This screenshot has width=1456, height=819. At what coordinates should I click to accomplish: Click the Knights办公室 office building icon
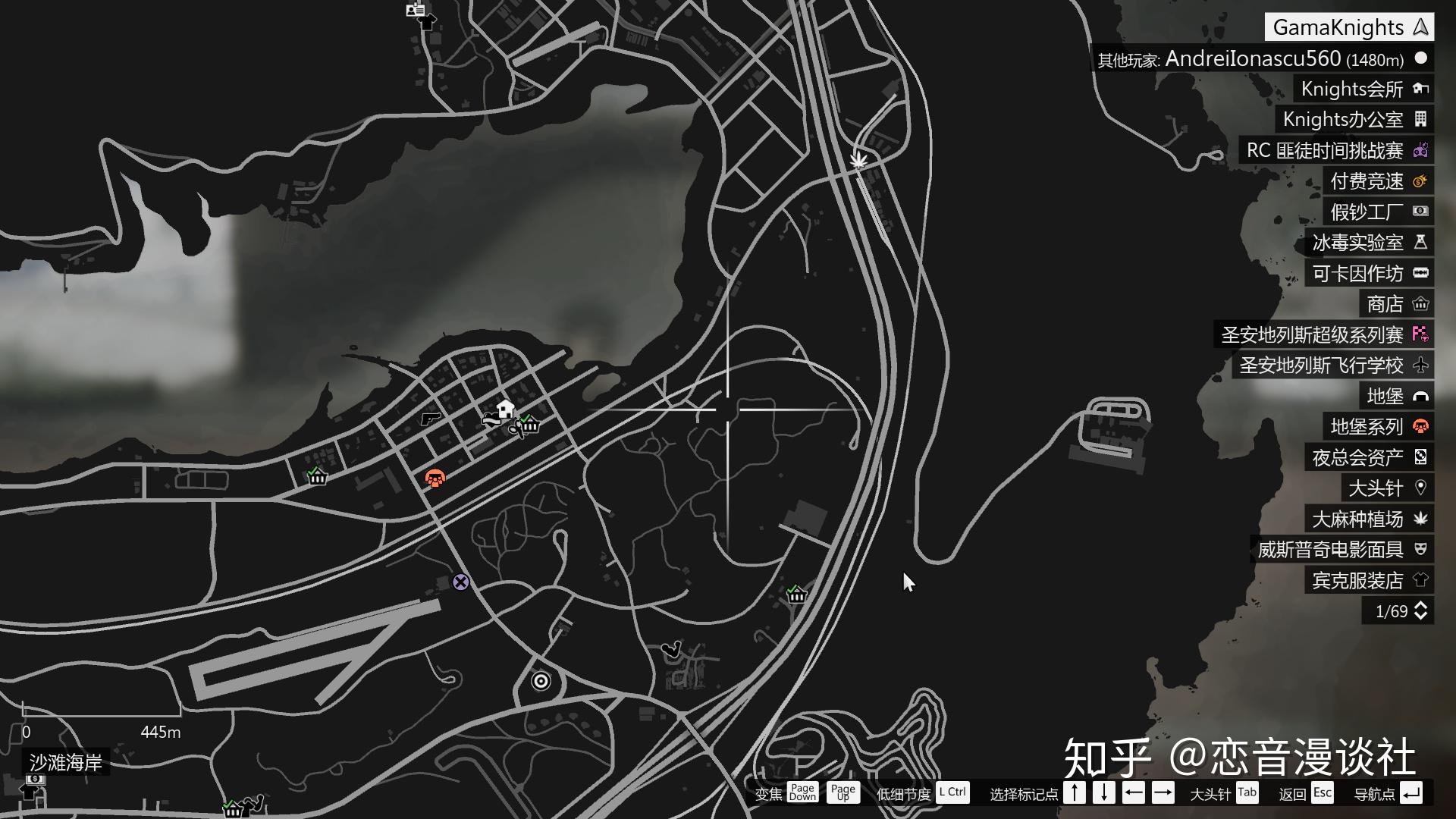click(x=1422, y=119)
